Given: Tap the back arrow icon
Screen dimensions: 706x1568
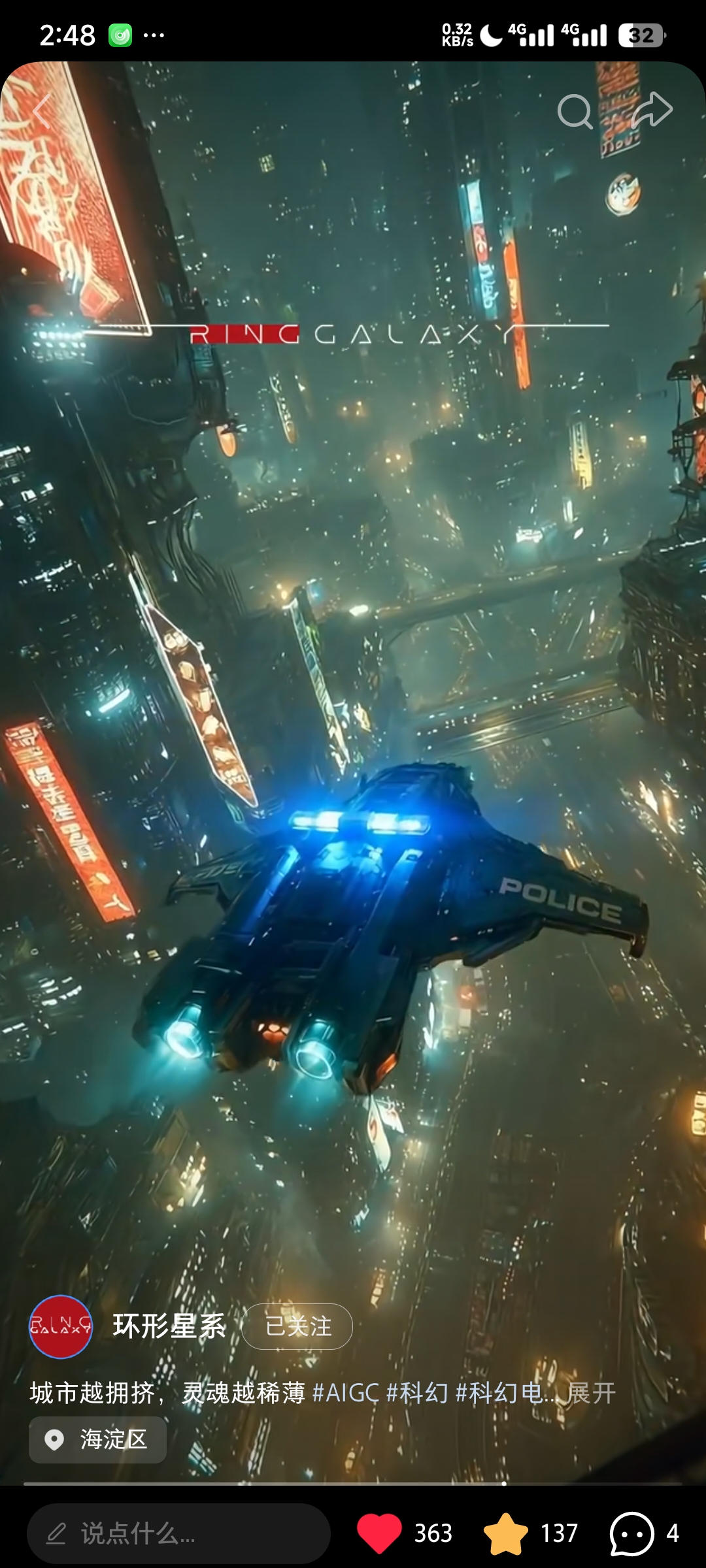Looking at the screenshot, I should 42,110.
